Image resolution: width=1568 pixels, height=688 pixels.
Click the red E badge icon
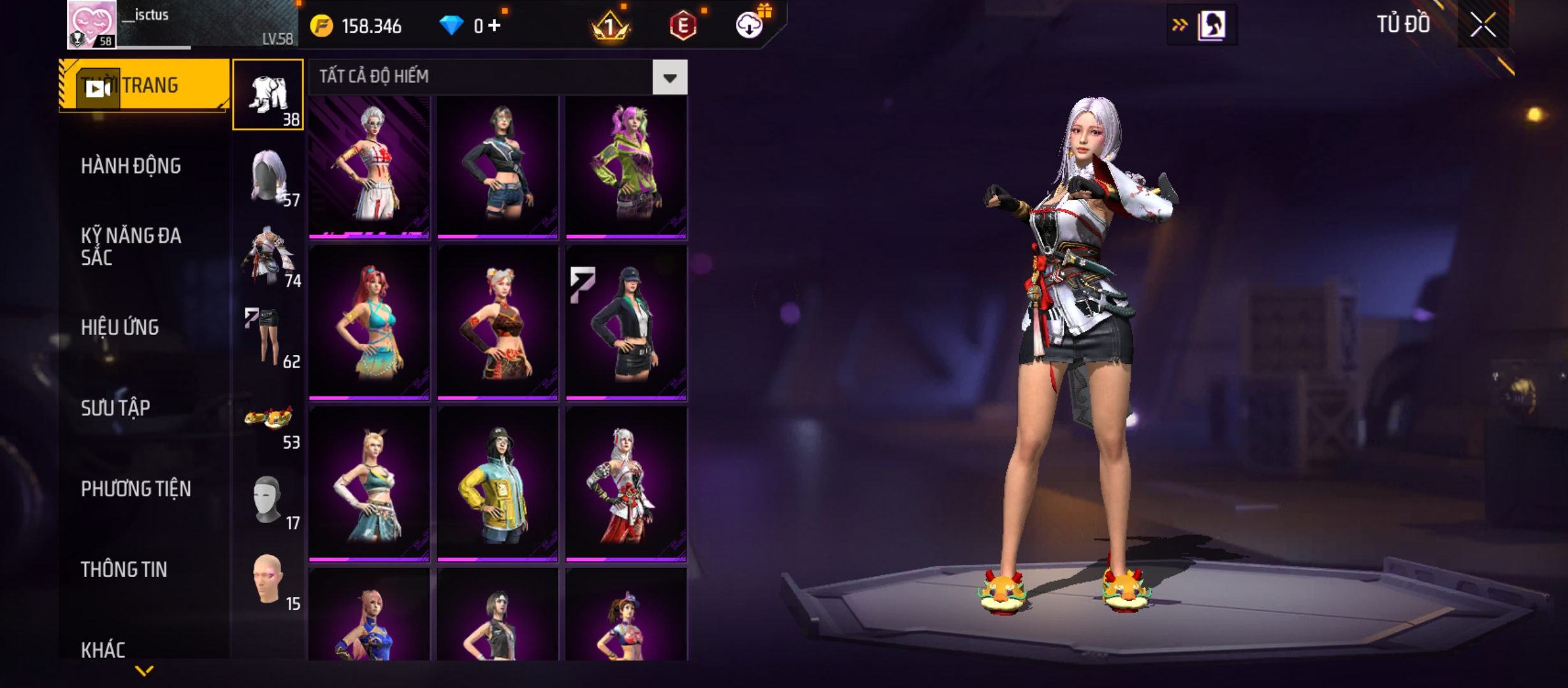click(683, 25)
